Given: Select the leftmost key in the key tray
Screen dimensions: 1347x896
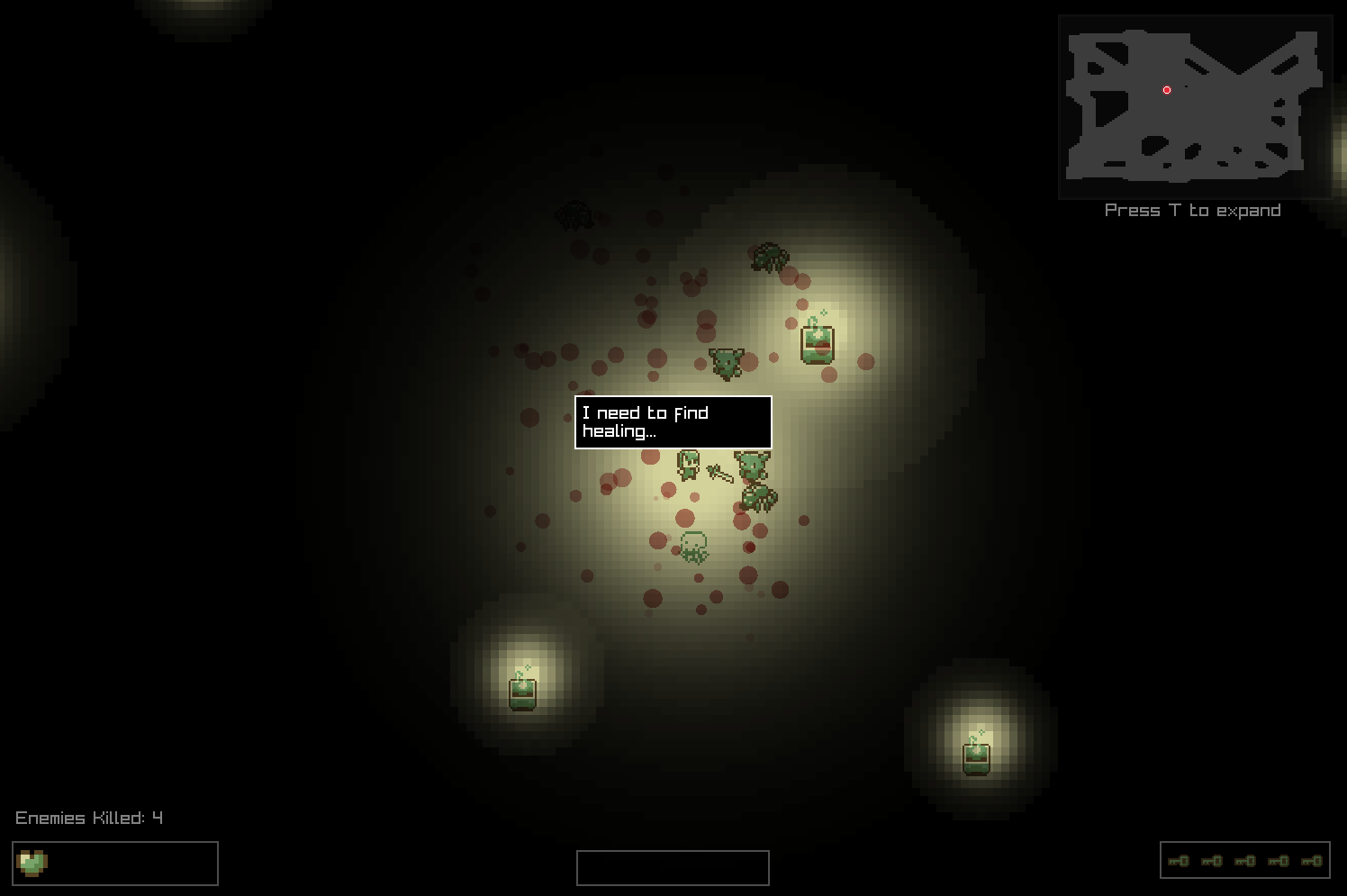Looking at the screenshot, I should (1178, 861).
